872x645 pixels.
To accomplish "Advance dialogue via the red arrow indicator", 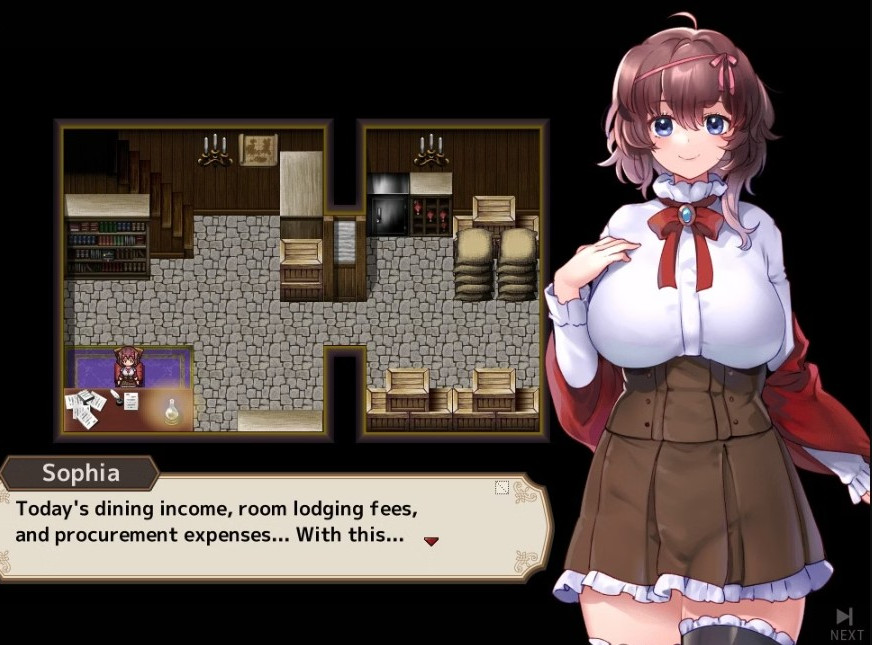I will tap(431, 541).
